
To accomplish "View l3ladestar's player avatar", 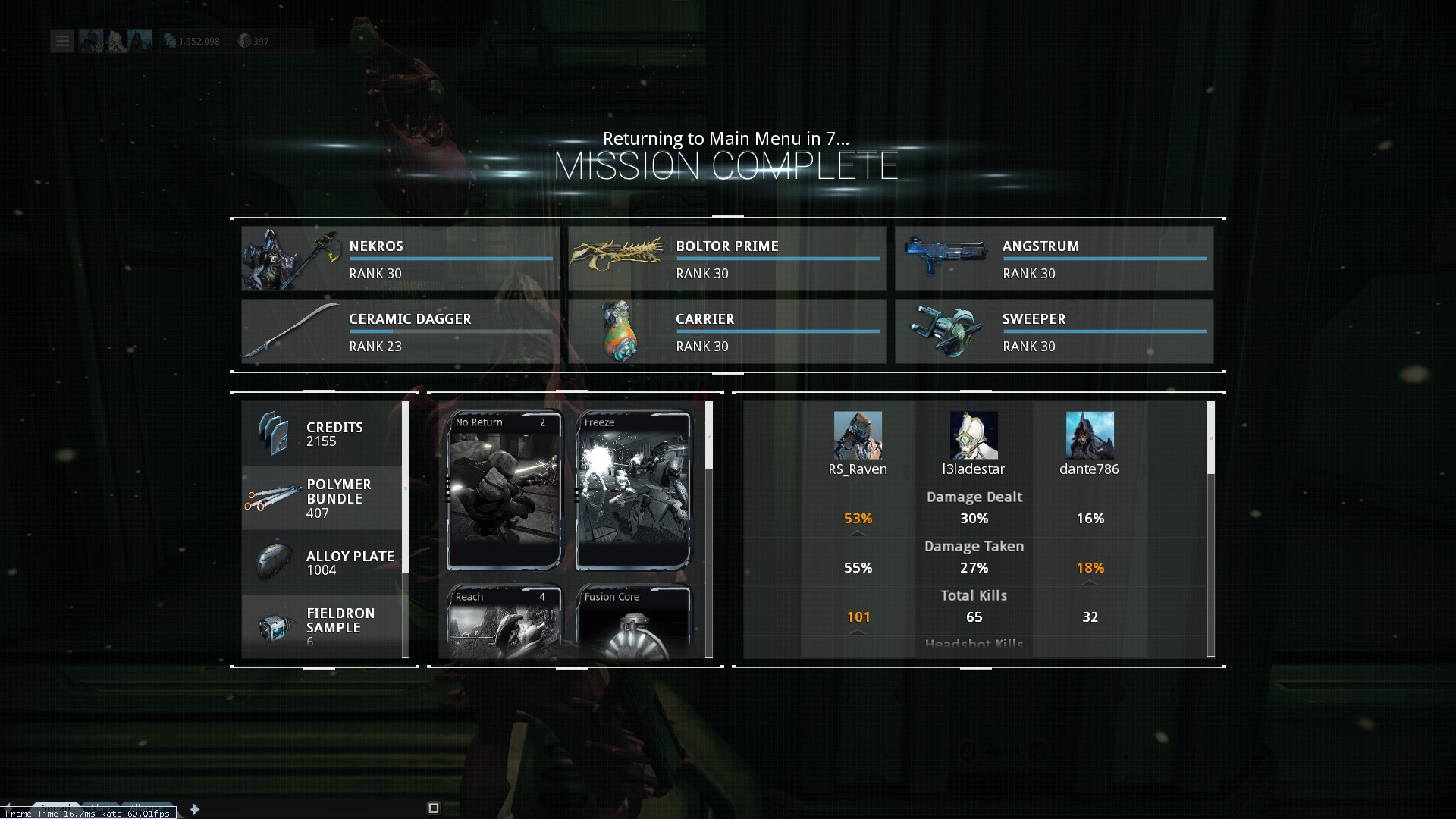I will click(974, 435).
